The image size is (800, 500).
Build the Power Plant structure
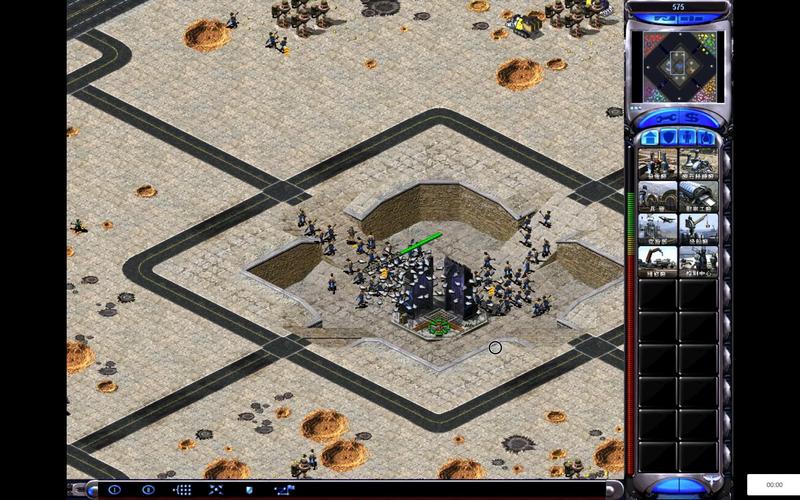(658, 163)
